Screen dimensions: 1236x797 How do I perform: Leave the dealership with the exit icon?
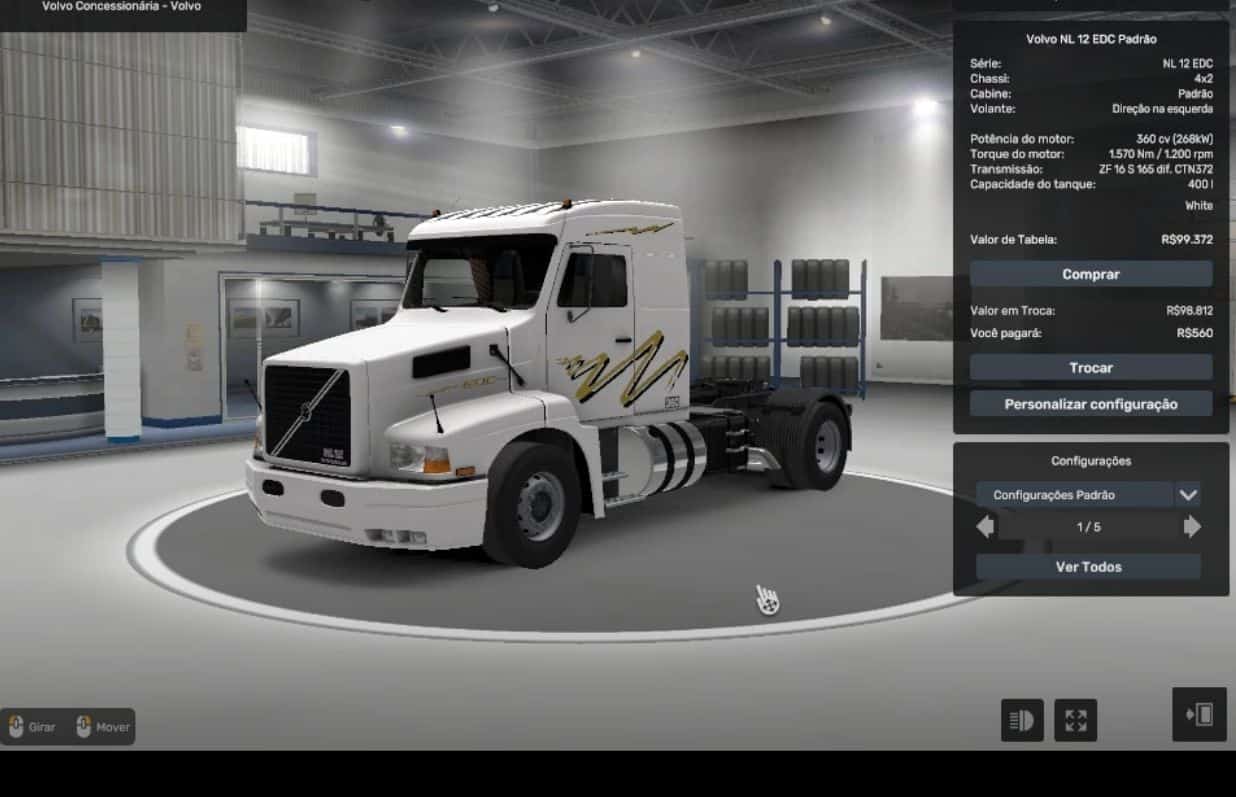(1199, 714)
